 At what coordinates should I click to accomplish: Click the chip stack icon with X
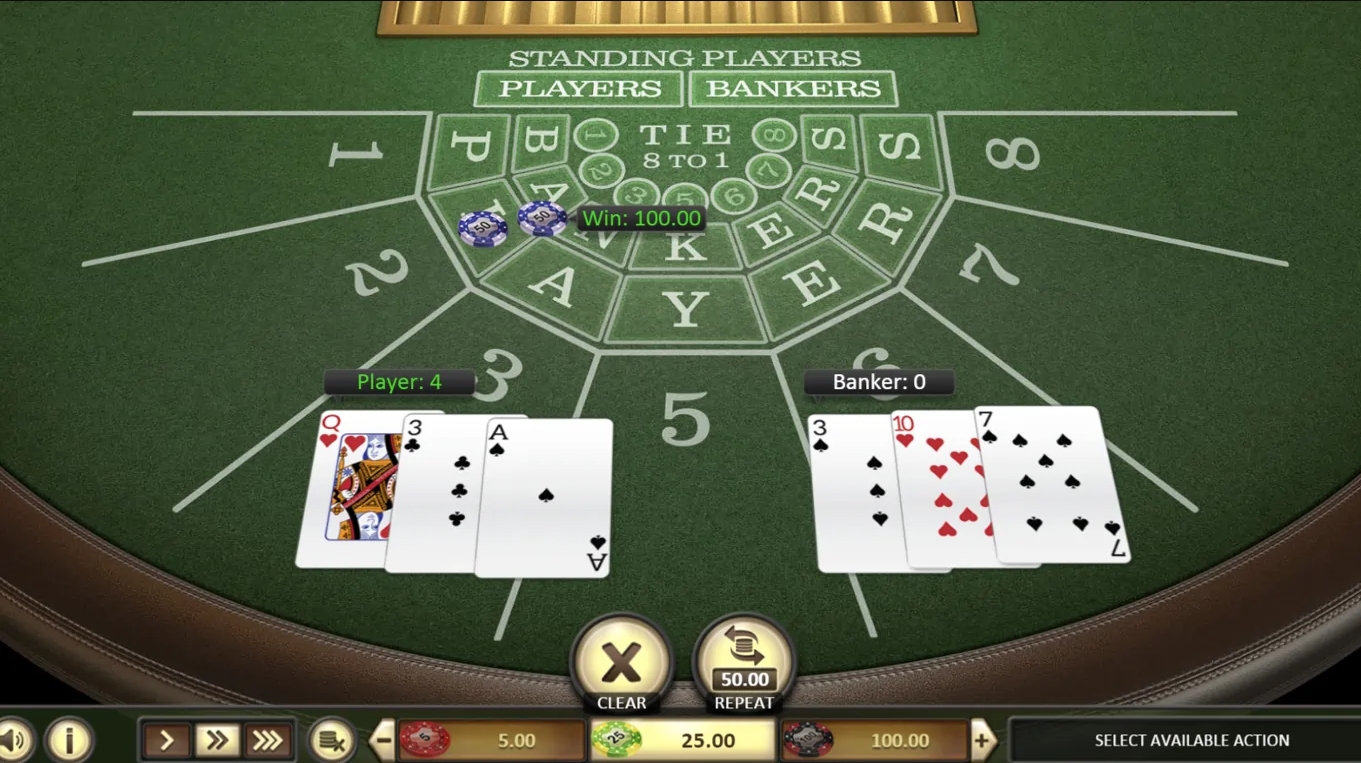point(331,741)
